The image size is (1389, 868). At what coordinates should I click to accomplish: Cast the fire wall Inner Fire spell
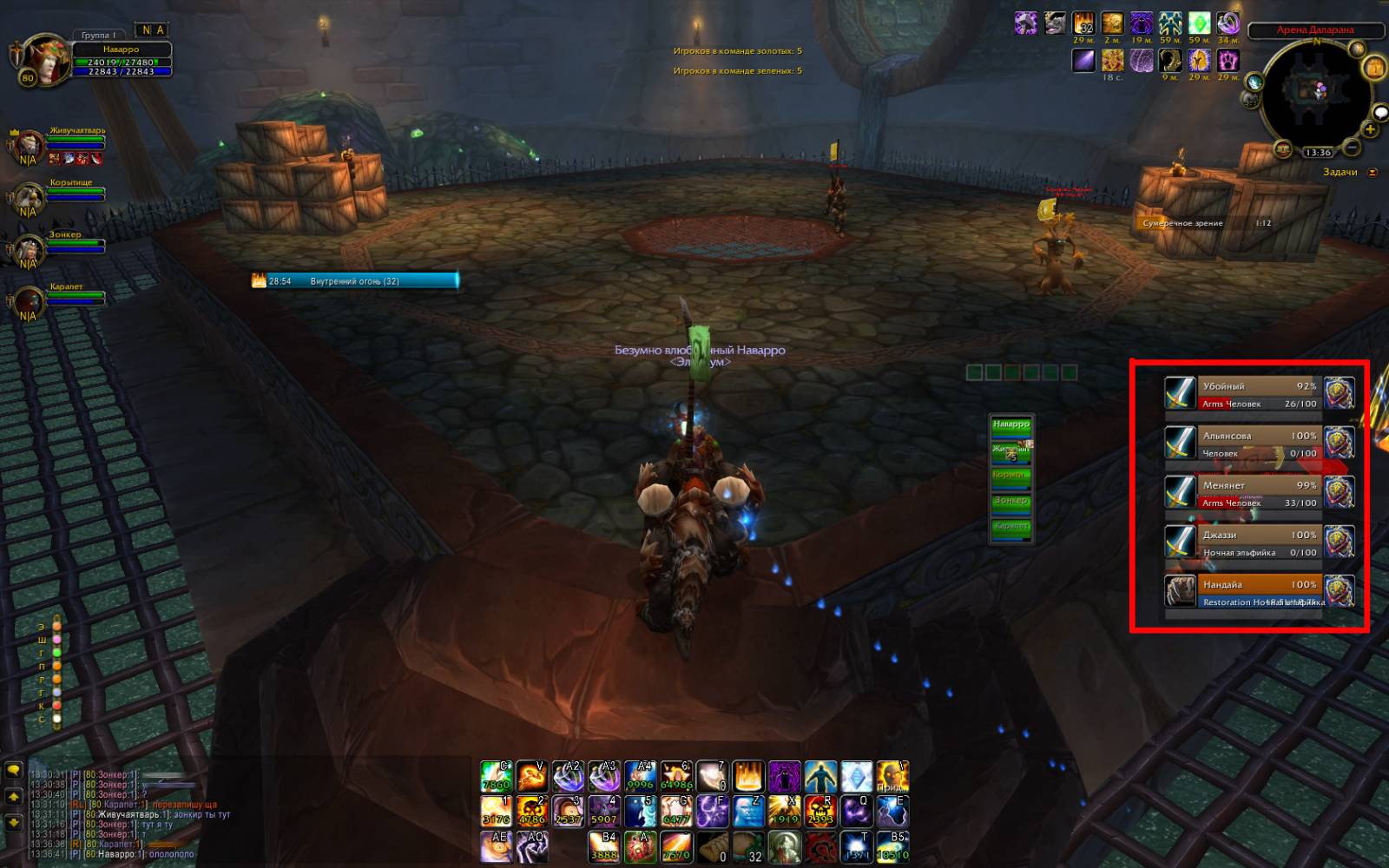click(x=747, y=776)
